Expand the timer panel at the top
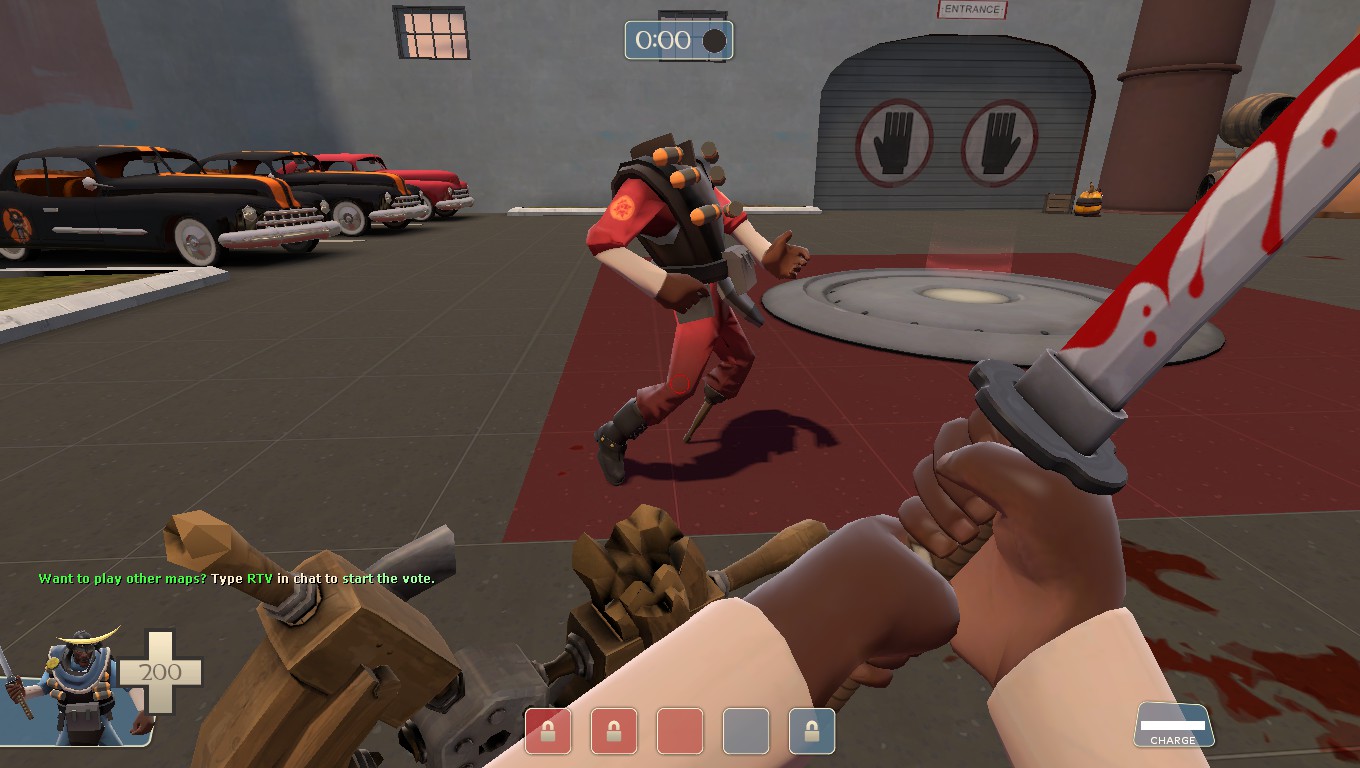The image size is (1360, 768). pos(679,40)
